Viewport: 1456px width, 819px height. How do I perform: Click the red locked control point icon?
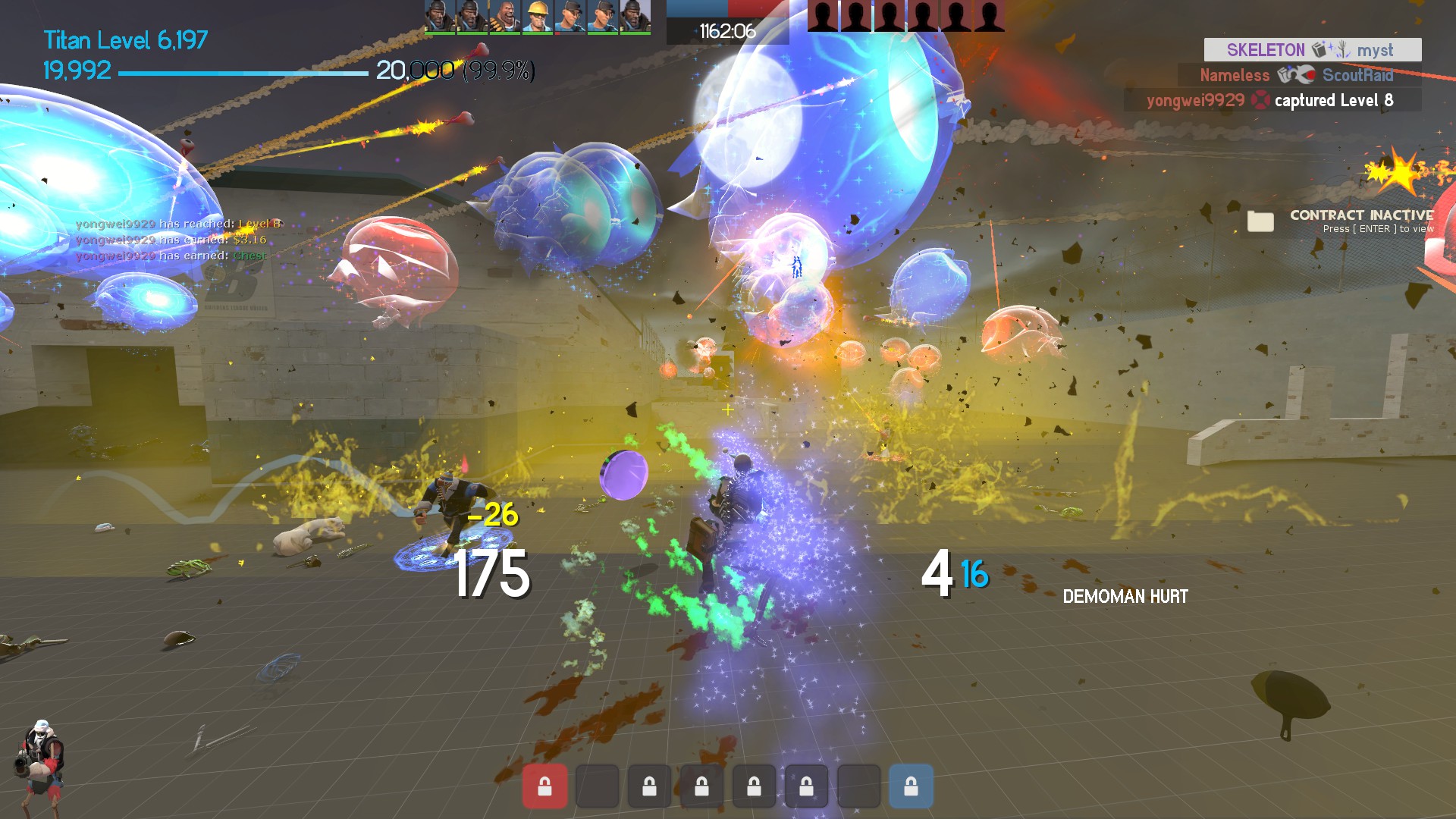point(544,786)
